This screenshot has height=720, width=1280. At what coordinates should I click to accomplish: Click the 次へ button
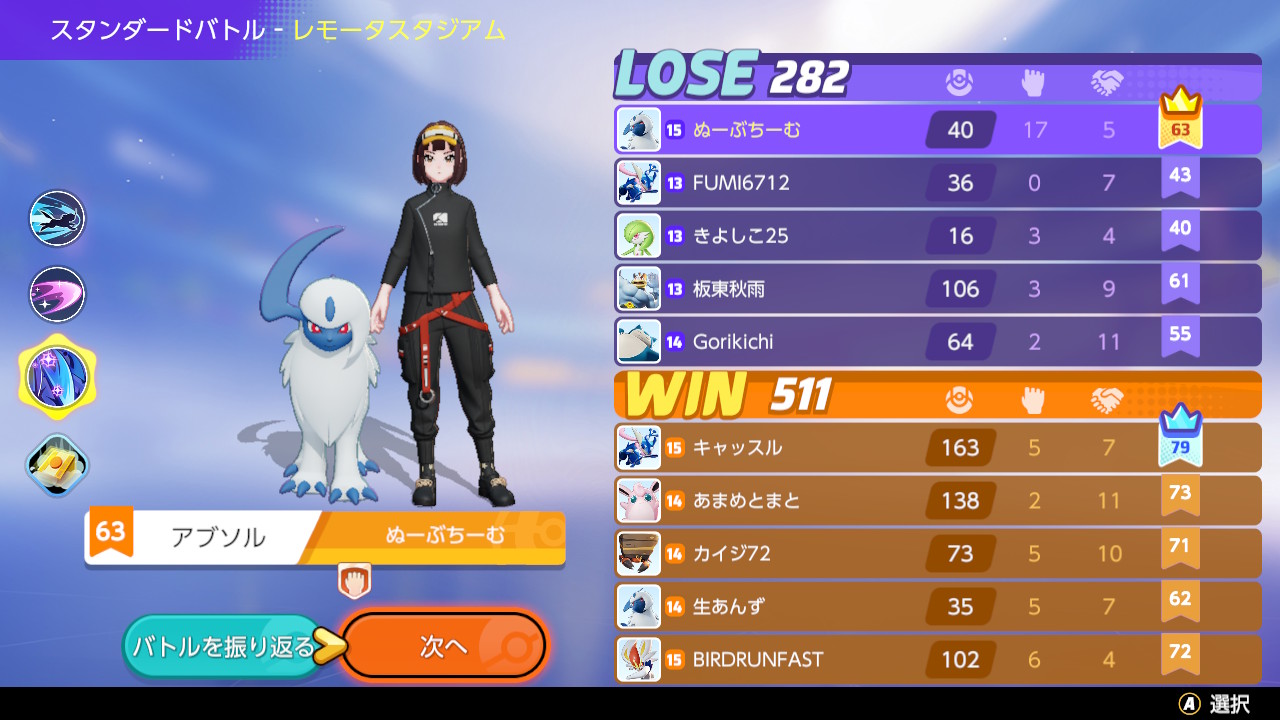[444, 646]
